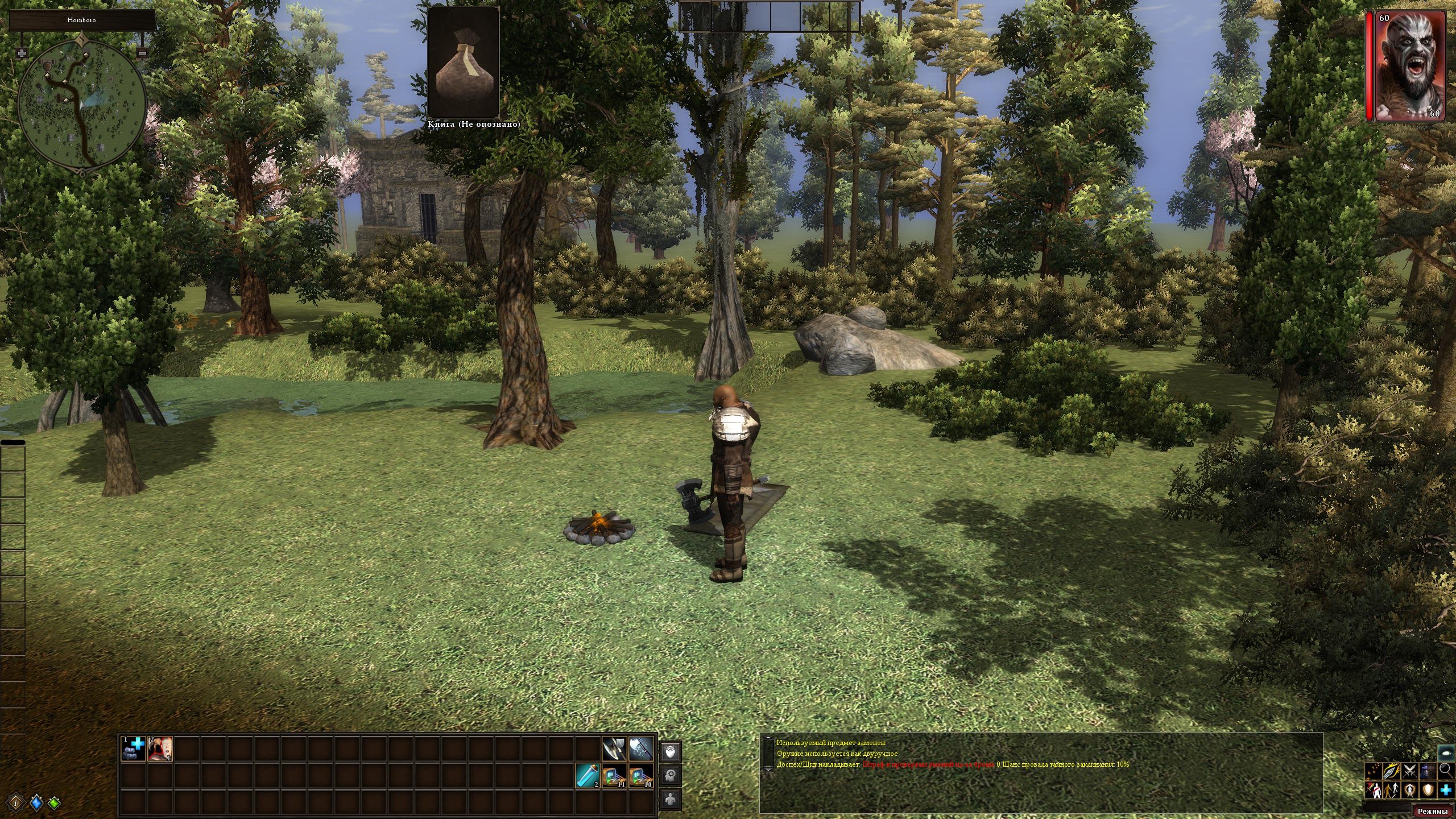Click the round info button
1456x819 pixels.
pyautogui.click(x=16, y=803)
